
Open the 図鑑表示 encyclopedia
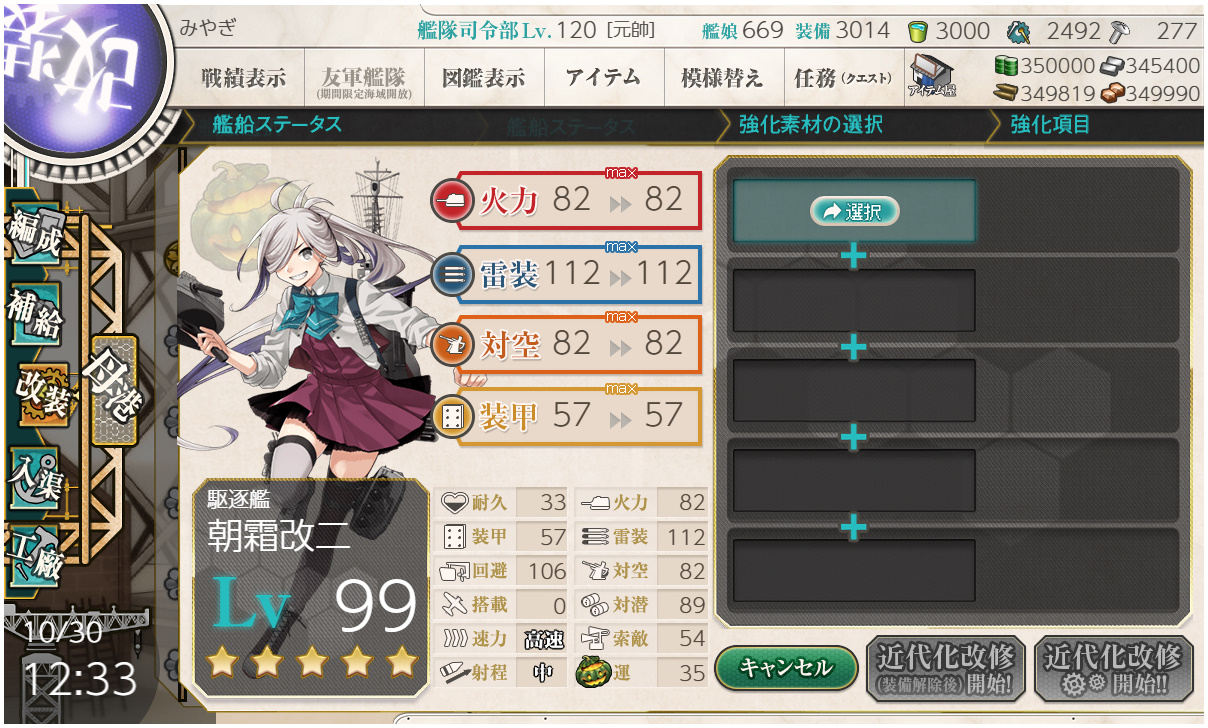483,78
